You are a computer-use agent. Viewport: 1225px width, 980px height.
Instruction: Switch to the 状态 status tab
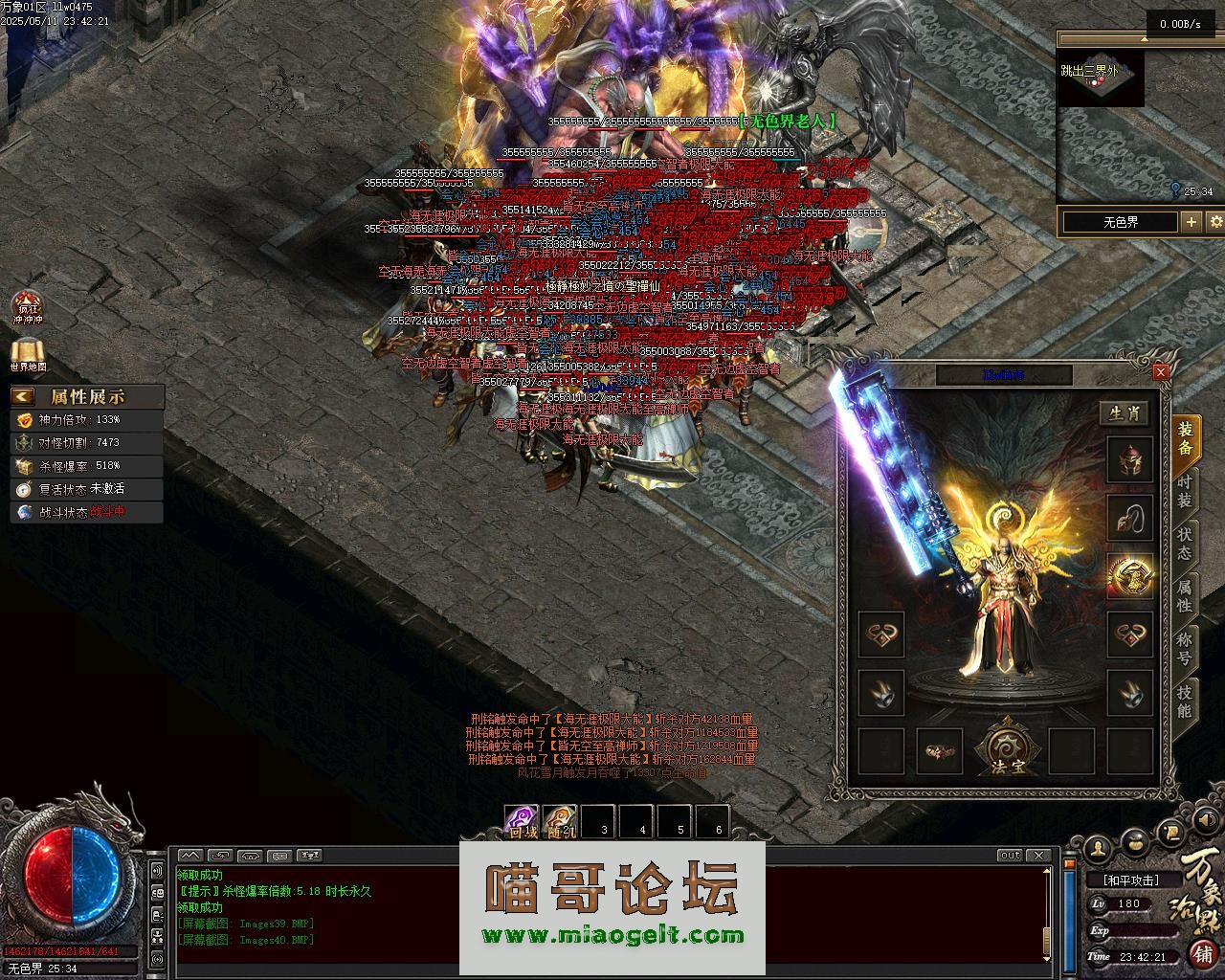[1185, 543]
